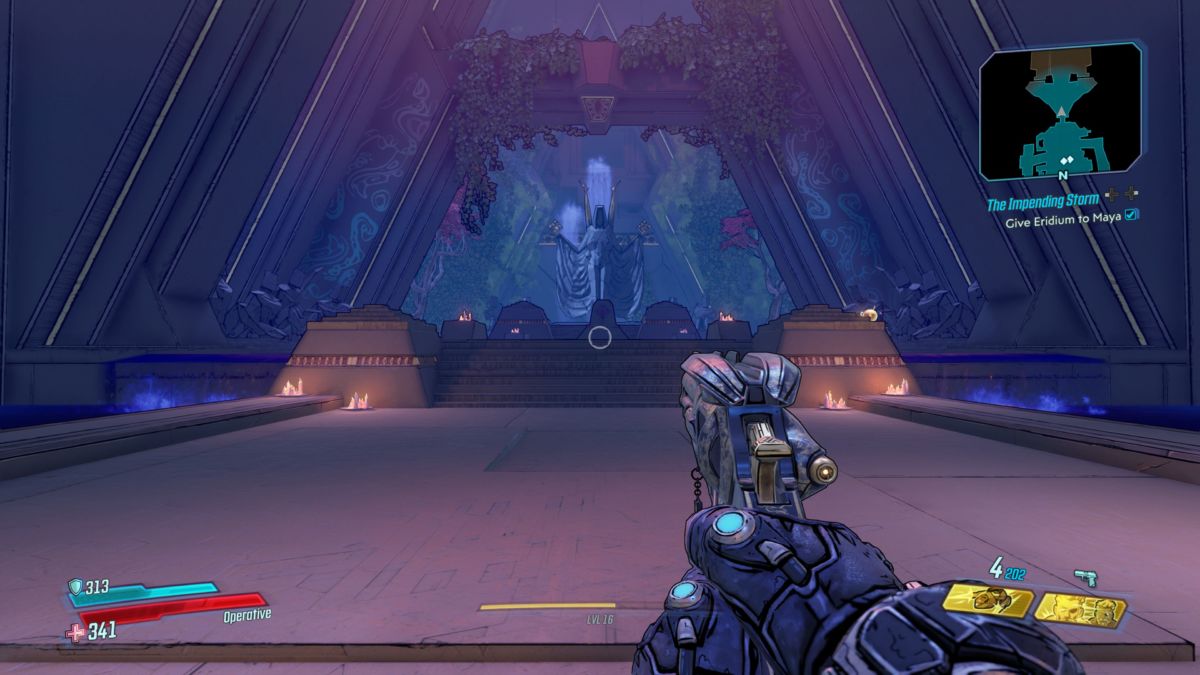Click the red health cross icon

tap(76, 631)
